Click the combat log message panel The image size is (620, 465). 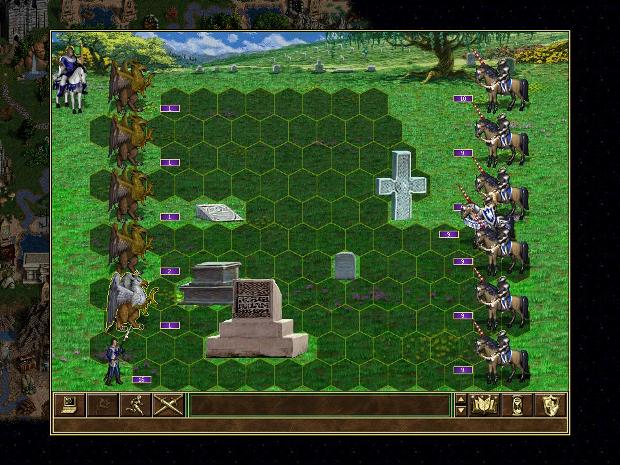pos(319,405)
